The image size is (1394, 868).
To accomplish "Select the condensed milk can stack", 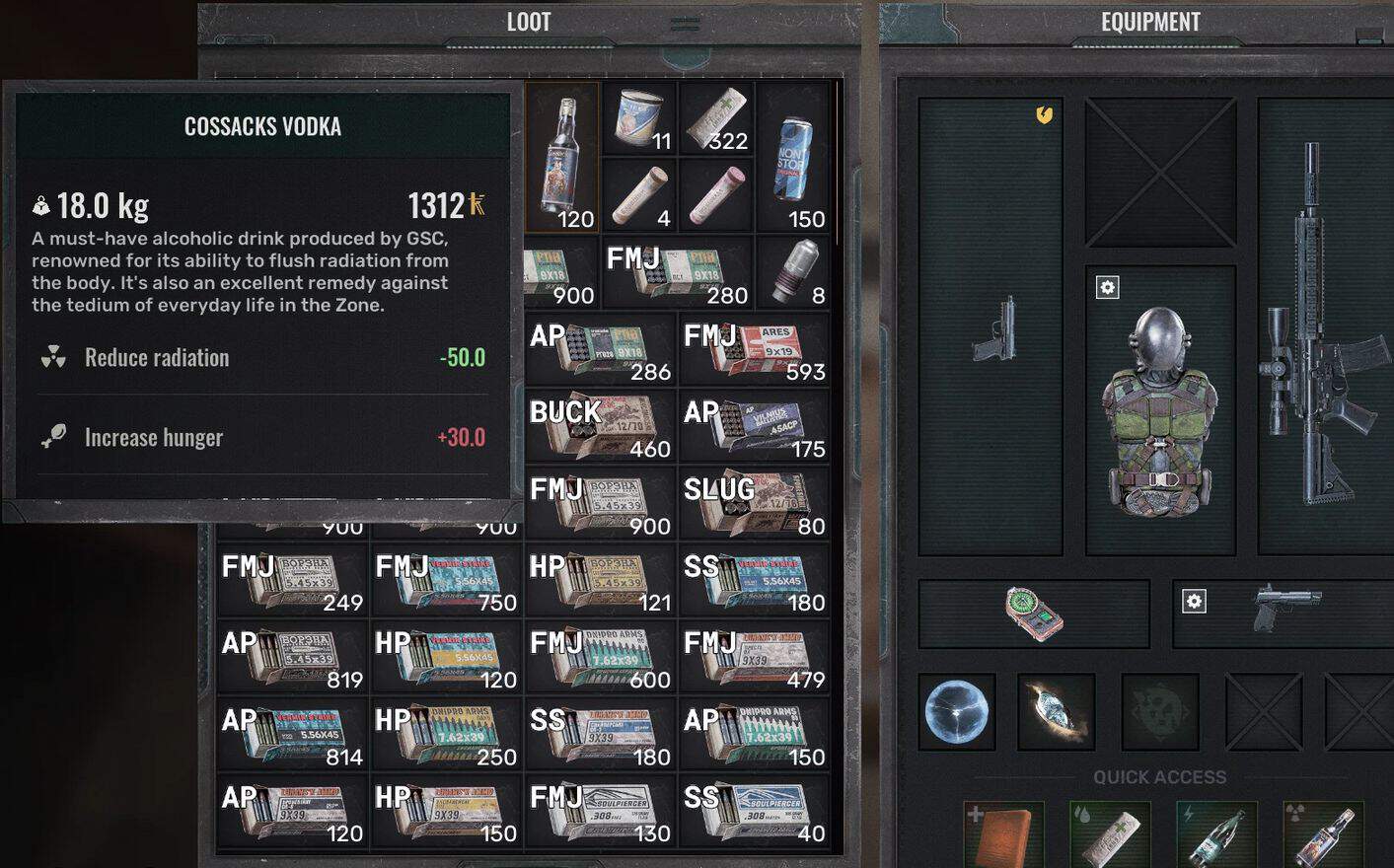I will click(x=639, y=118).
